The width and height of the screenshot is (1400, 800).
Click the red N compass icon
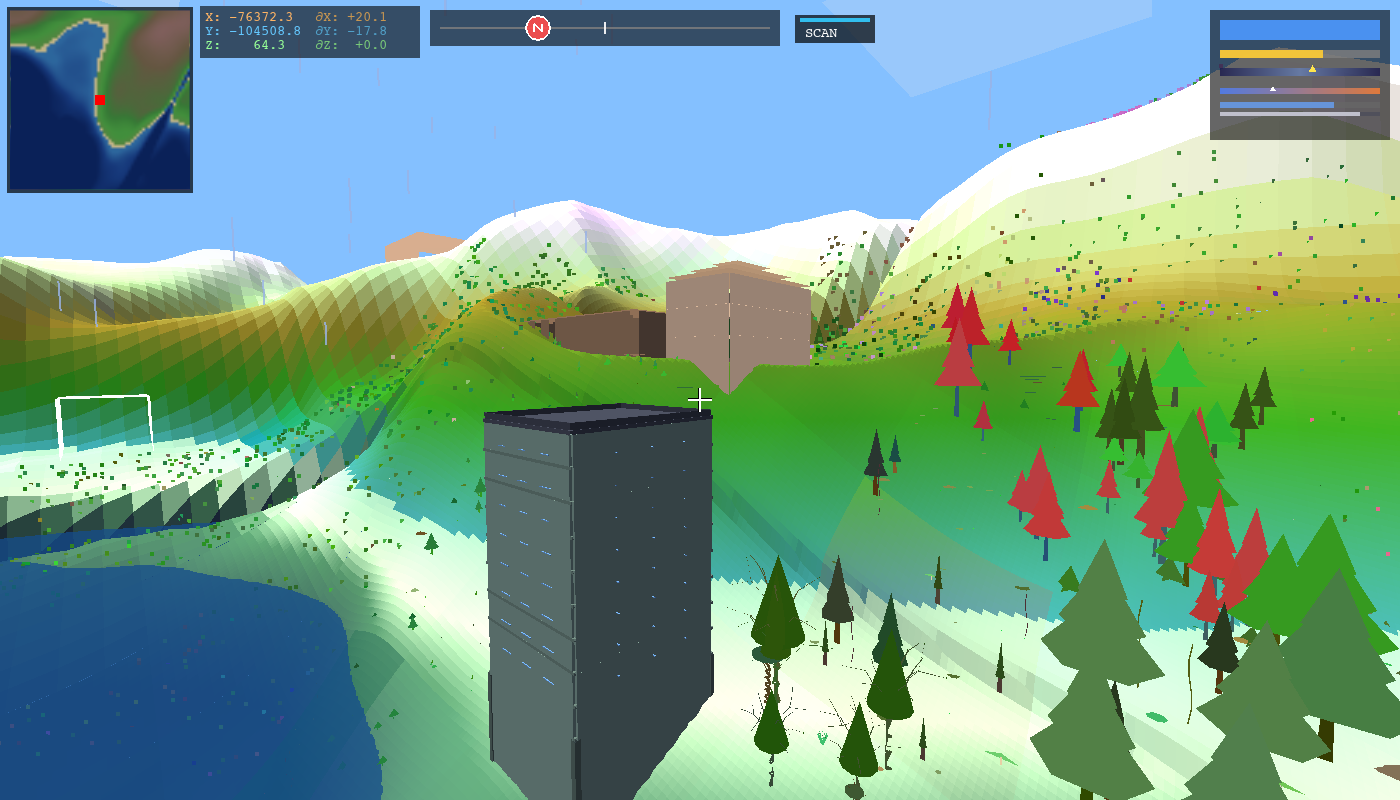tap(538, 28)
